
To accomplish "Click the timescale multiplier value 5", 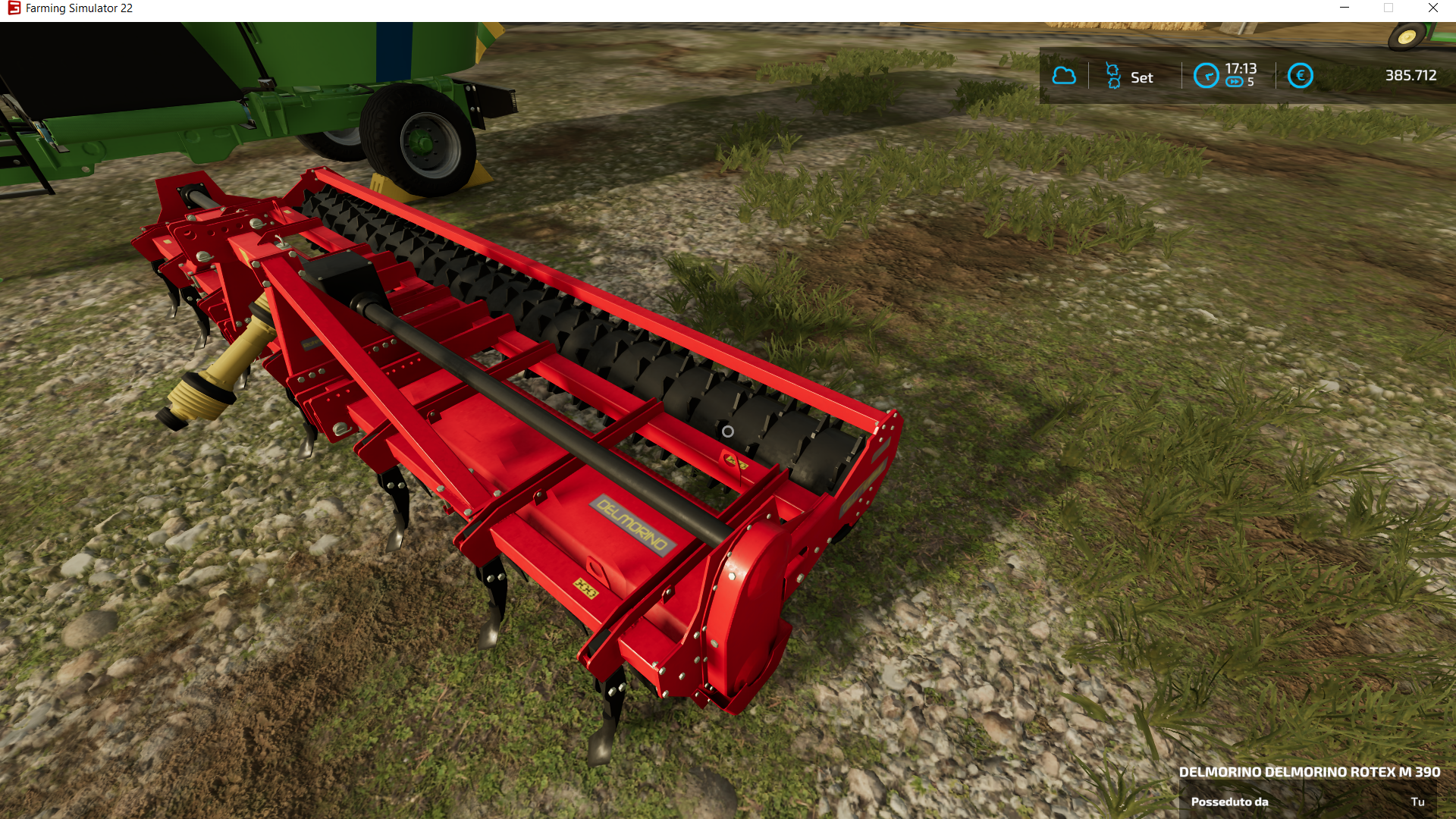I will tap(1250, 82).
